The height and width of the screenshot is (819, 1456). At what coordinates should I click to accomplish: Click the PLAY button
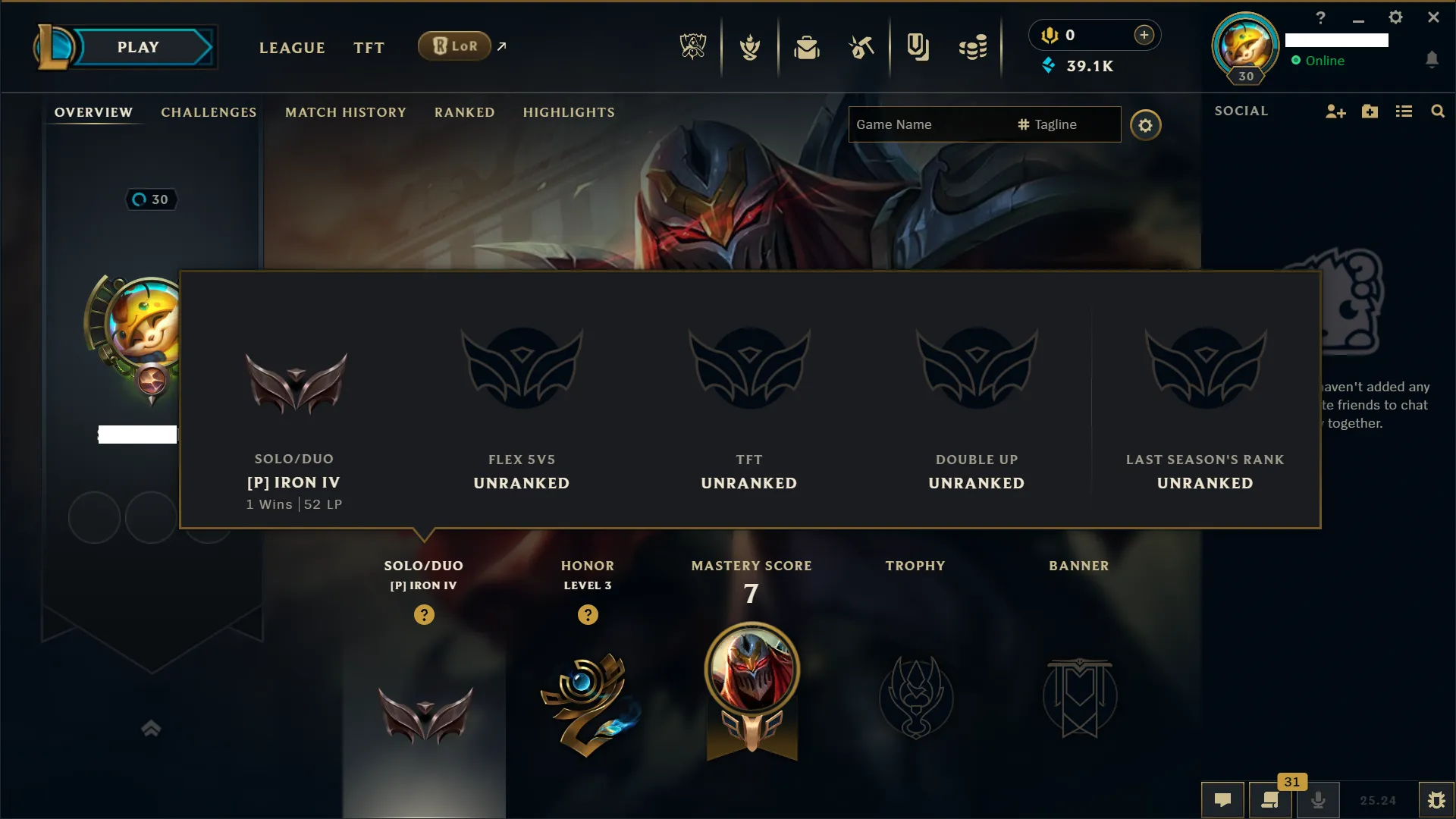[139, 46]
